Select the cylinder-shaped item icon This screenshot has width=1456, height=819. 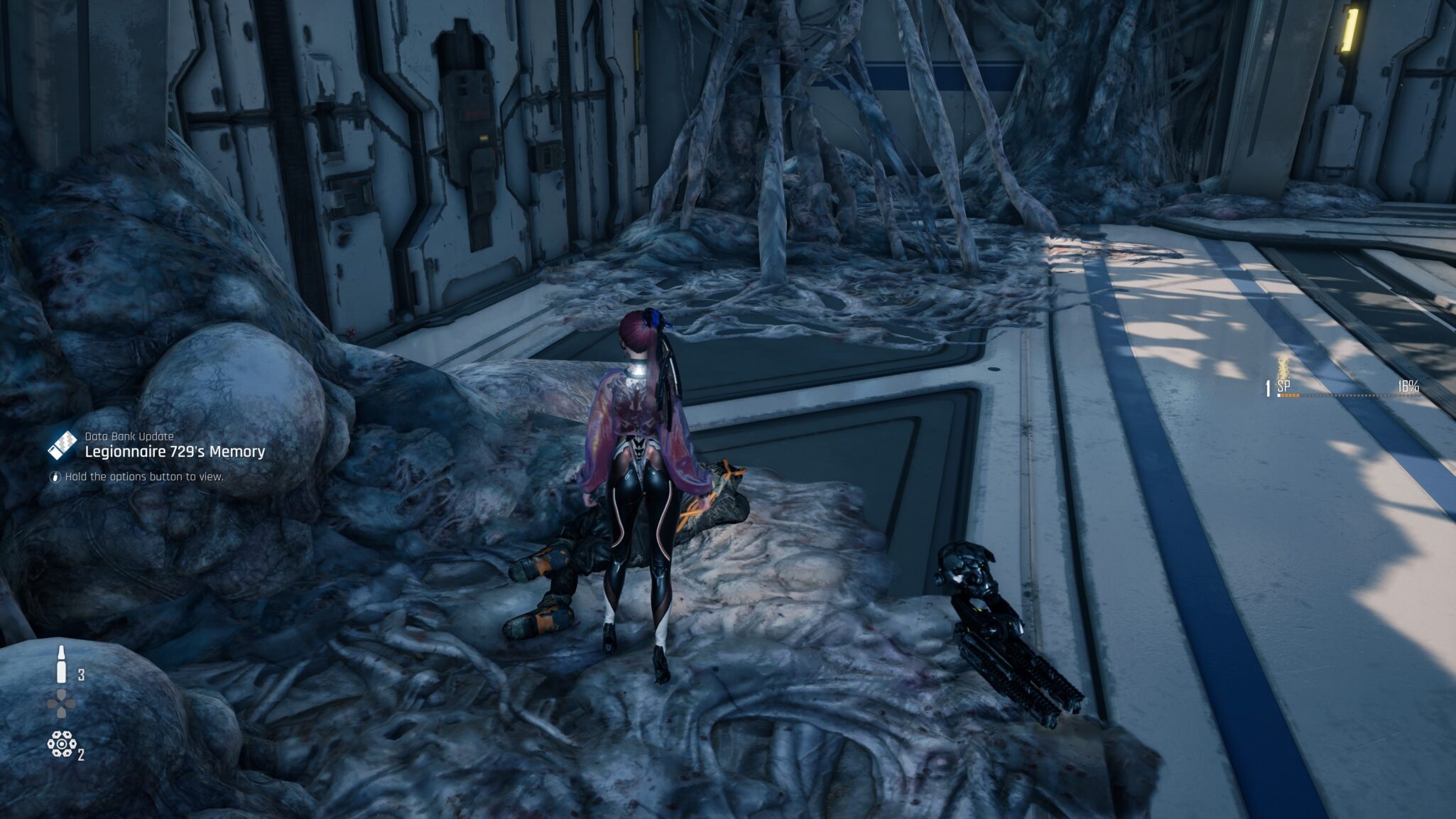coord(62,744)
